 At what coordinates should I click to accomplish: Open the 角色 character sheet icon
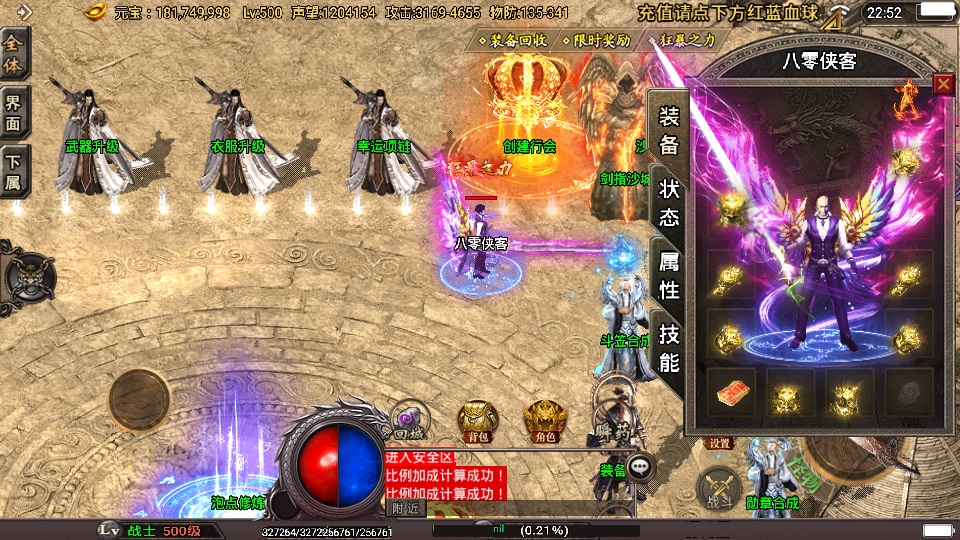coord(545,420)
